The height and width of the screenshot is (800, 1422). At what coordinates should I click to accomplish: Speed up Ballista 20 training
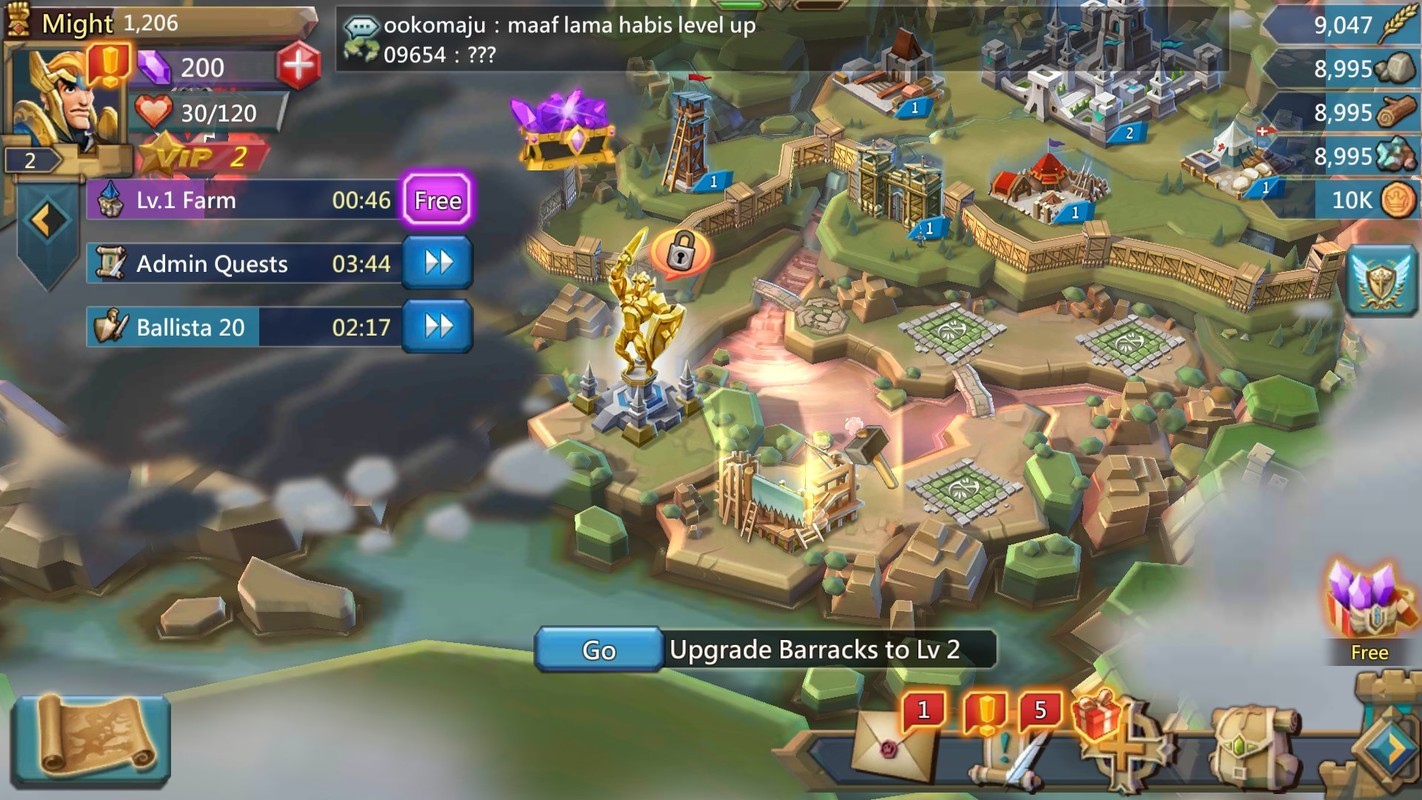coord(437,326)
